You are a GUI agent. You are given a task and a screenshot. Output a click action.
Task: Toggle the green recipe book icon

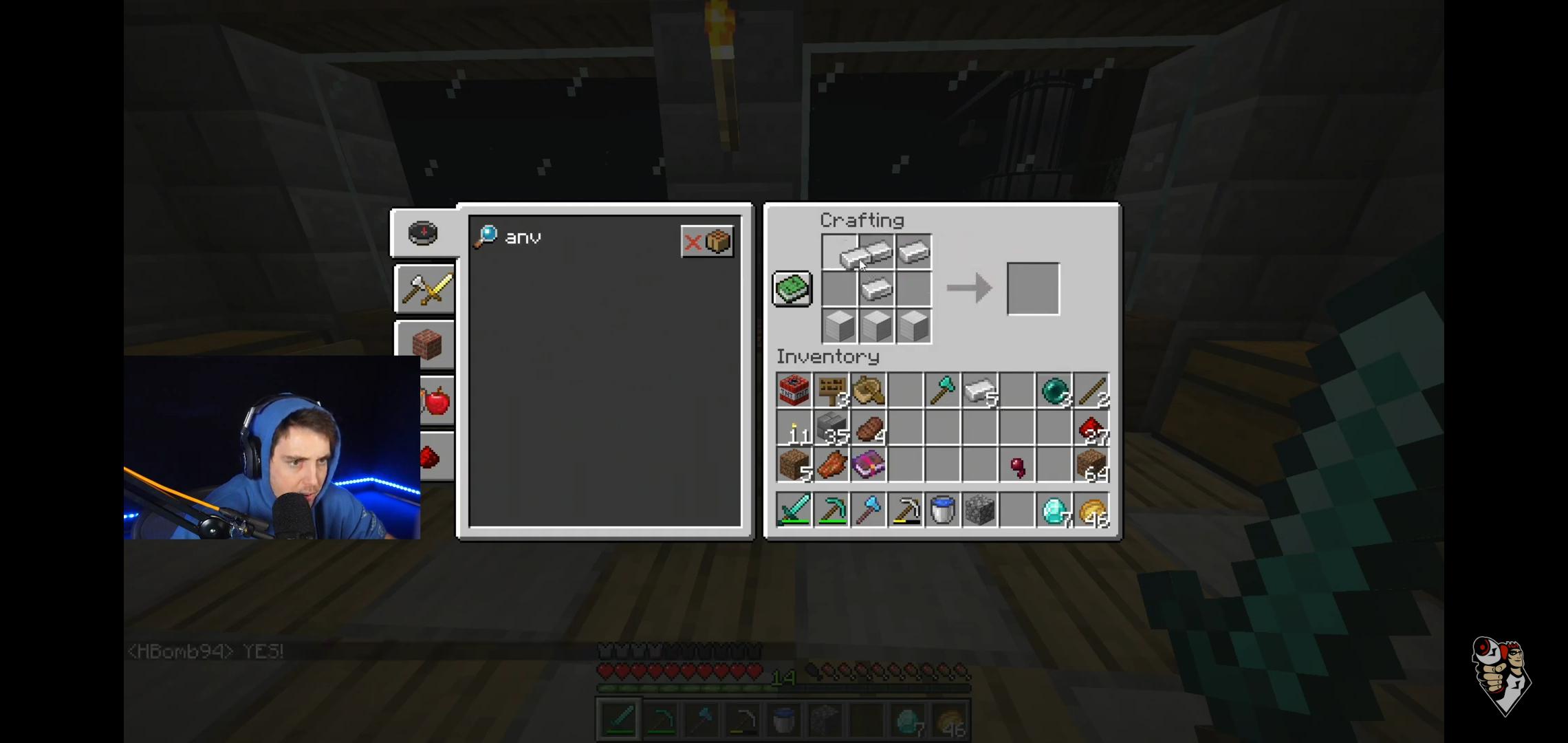(x=792, y=288)
